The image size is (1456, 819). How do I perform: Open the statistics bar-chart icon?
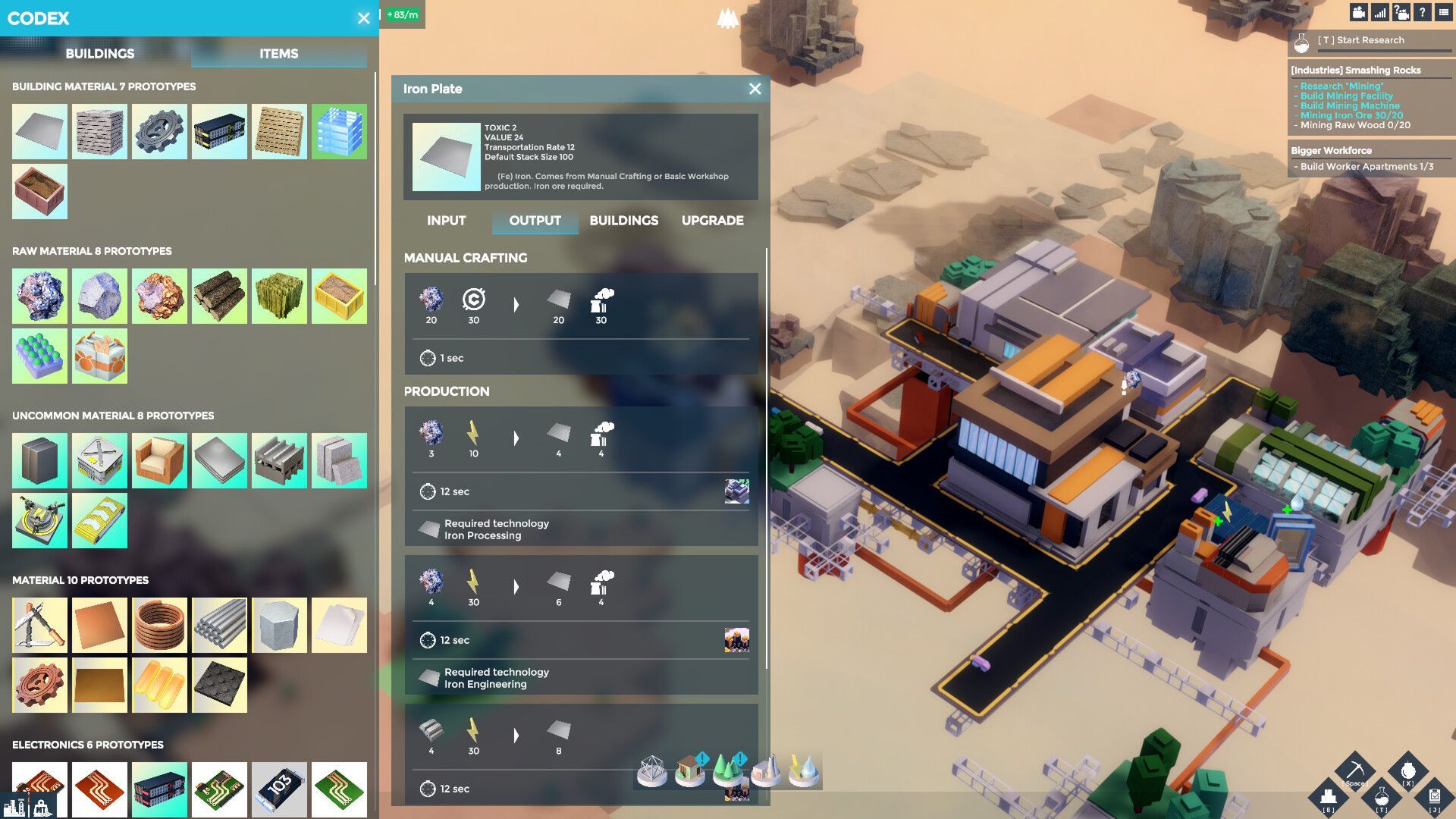pos(1379,13)
